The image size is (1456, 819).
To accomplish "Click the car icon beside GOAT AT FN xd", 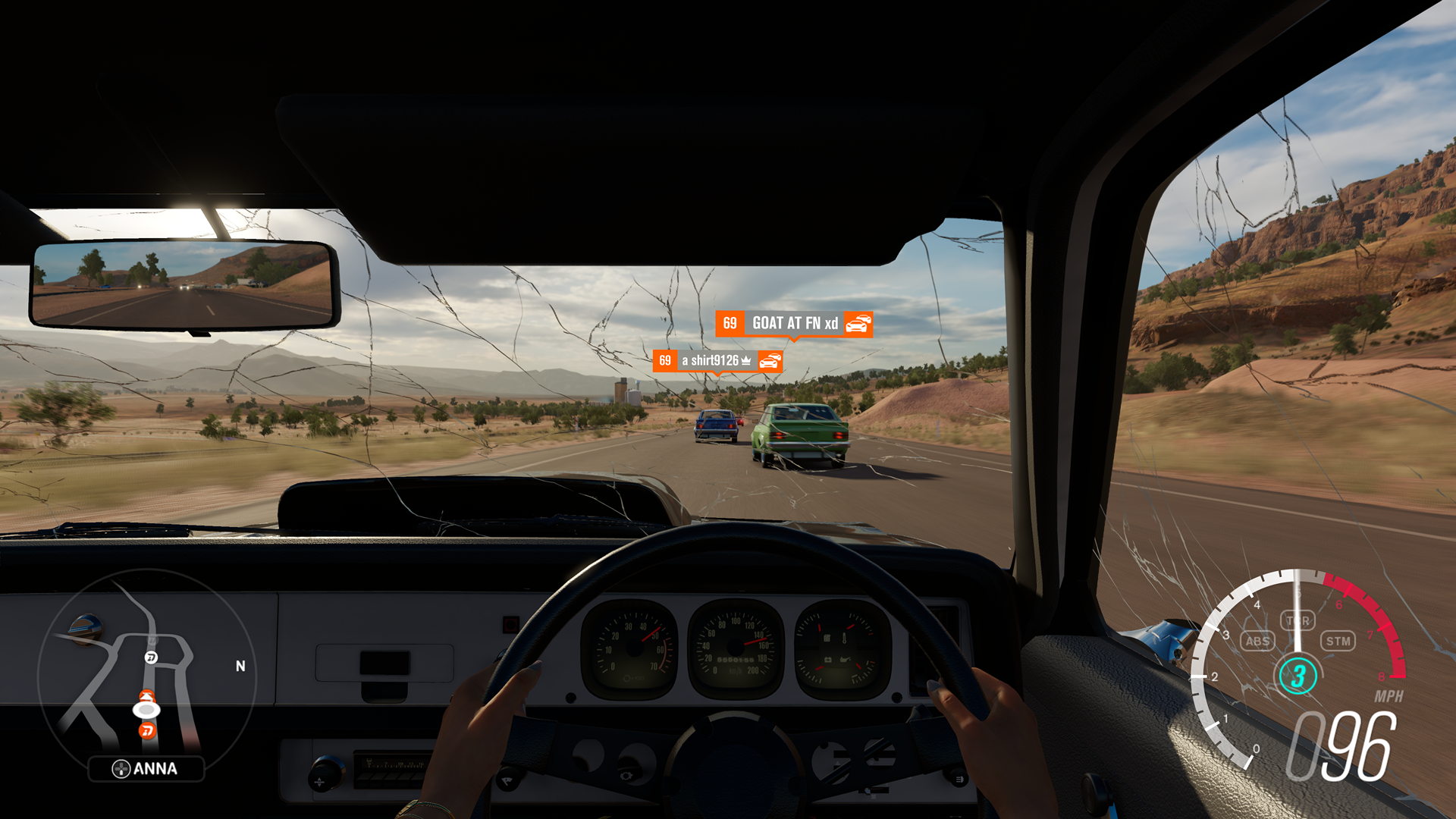I will point(858,323).
